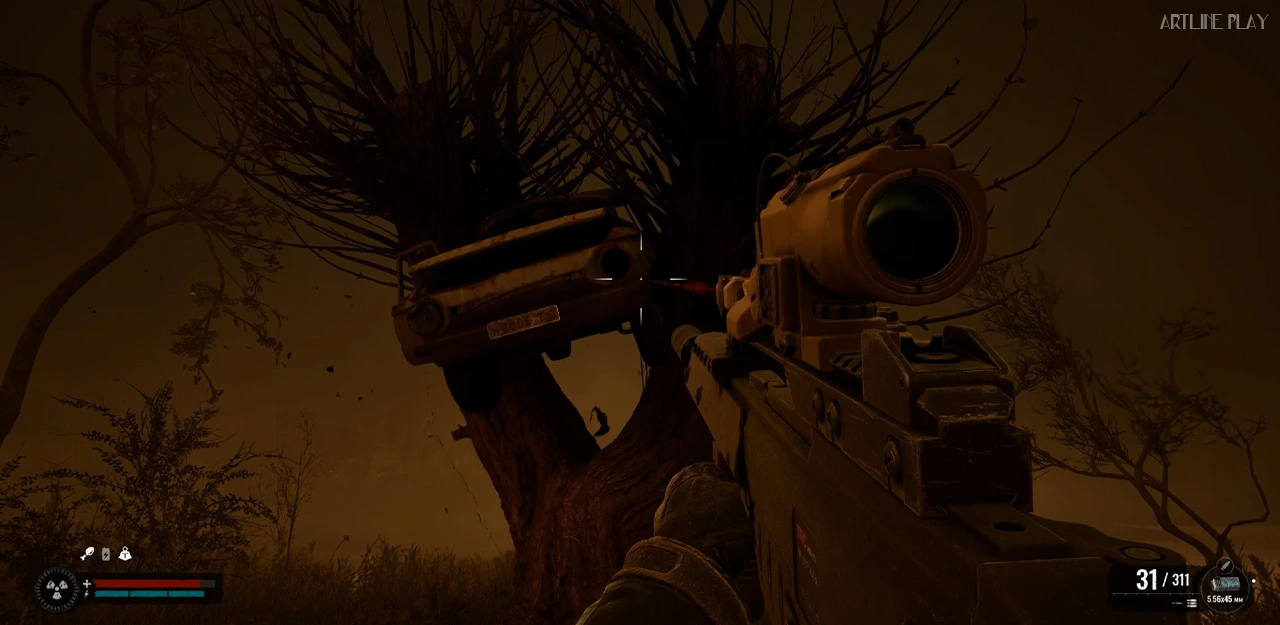Click the ARTLINE PLAY channel watermark
This screenshot has width=1280, height=625.
(x=1213, y=22)
